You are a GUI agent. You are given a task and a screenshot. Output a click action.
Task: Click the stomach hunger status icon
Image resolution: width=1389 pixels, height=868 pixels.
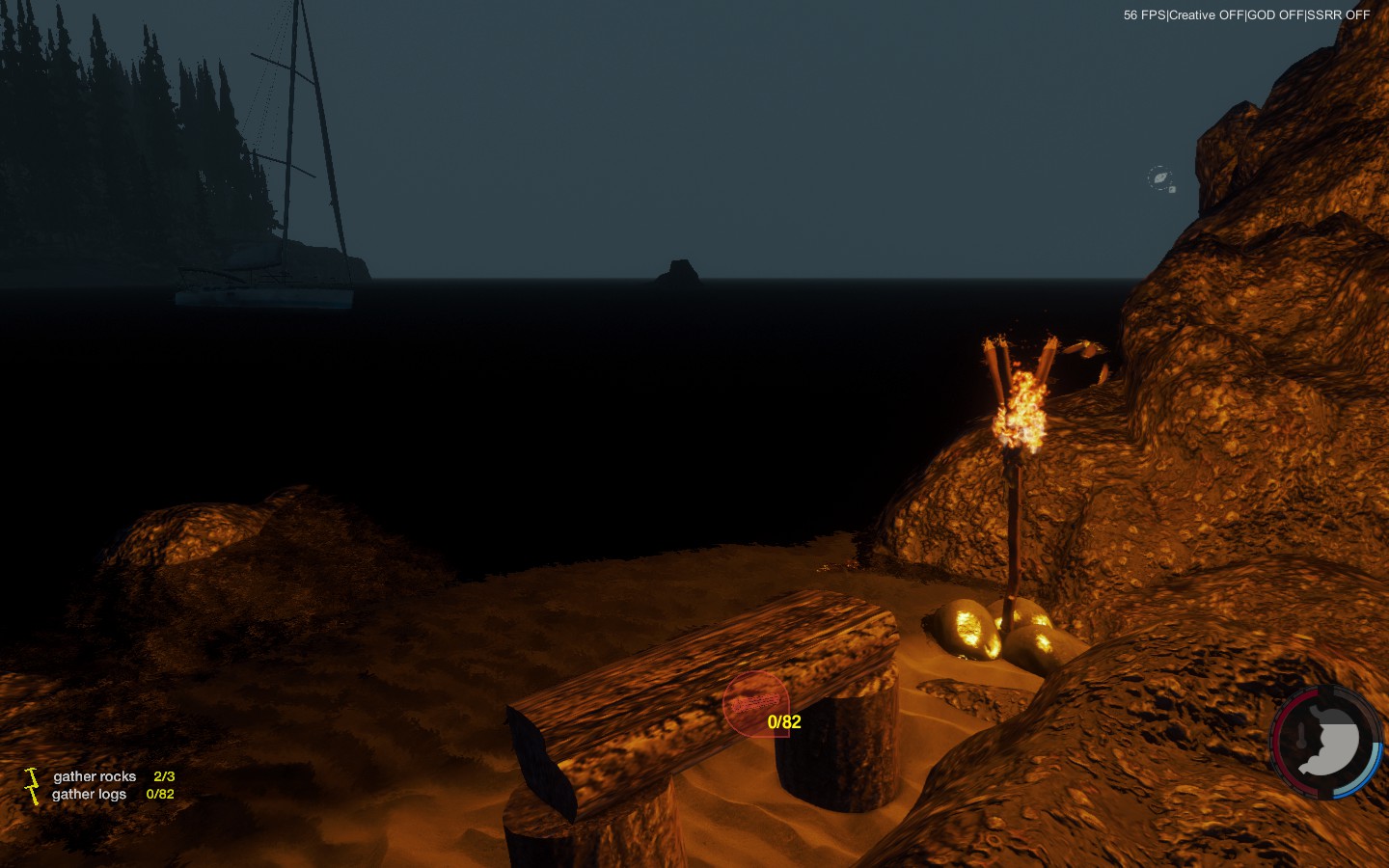pos(1329,745)
